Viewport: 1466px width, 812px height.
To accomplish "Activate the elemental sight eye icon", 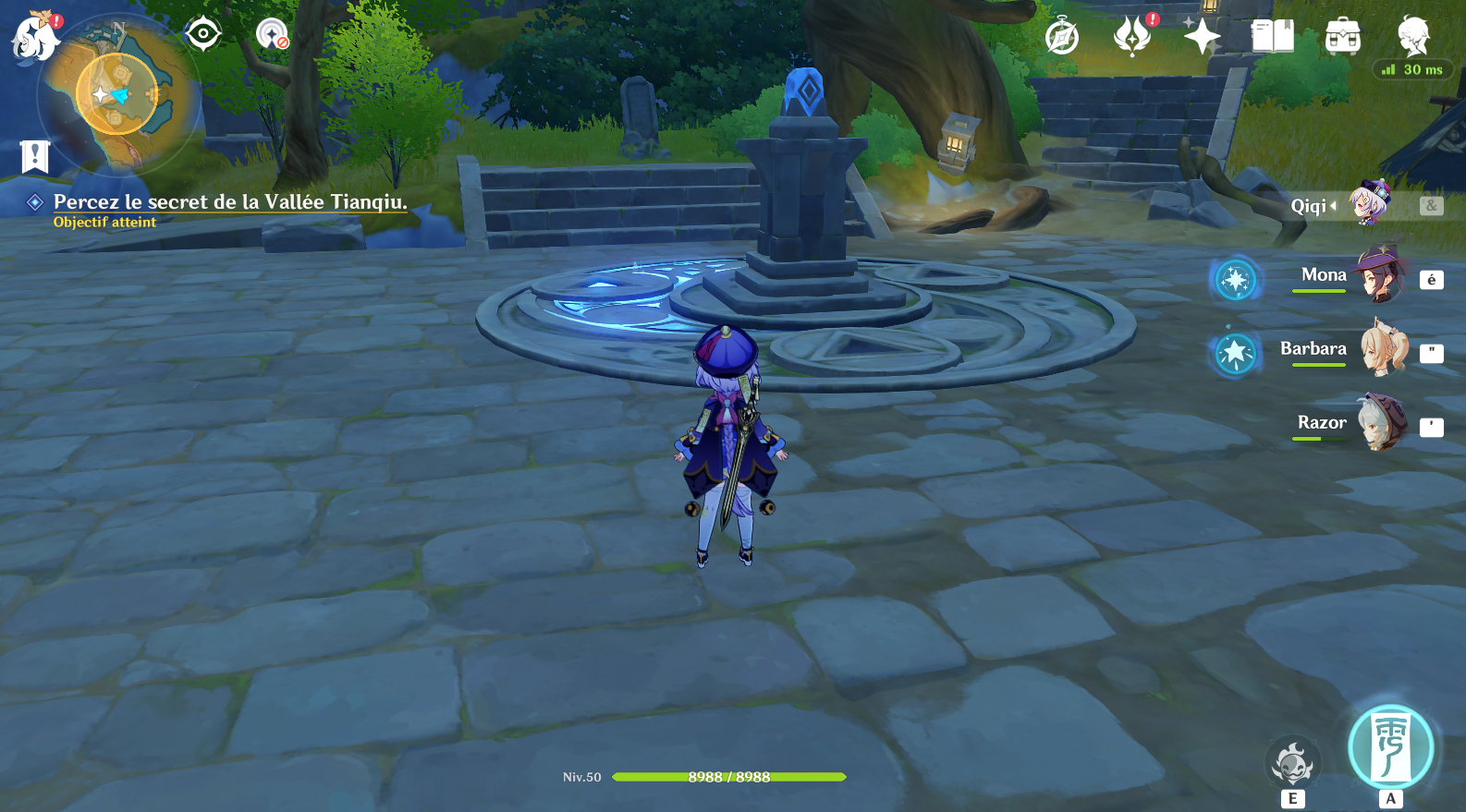I will pyautogui.click(x=203, y=35).
